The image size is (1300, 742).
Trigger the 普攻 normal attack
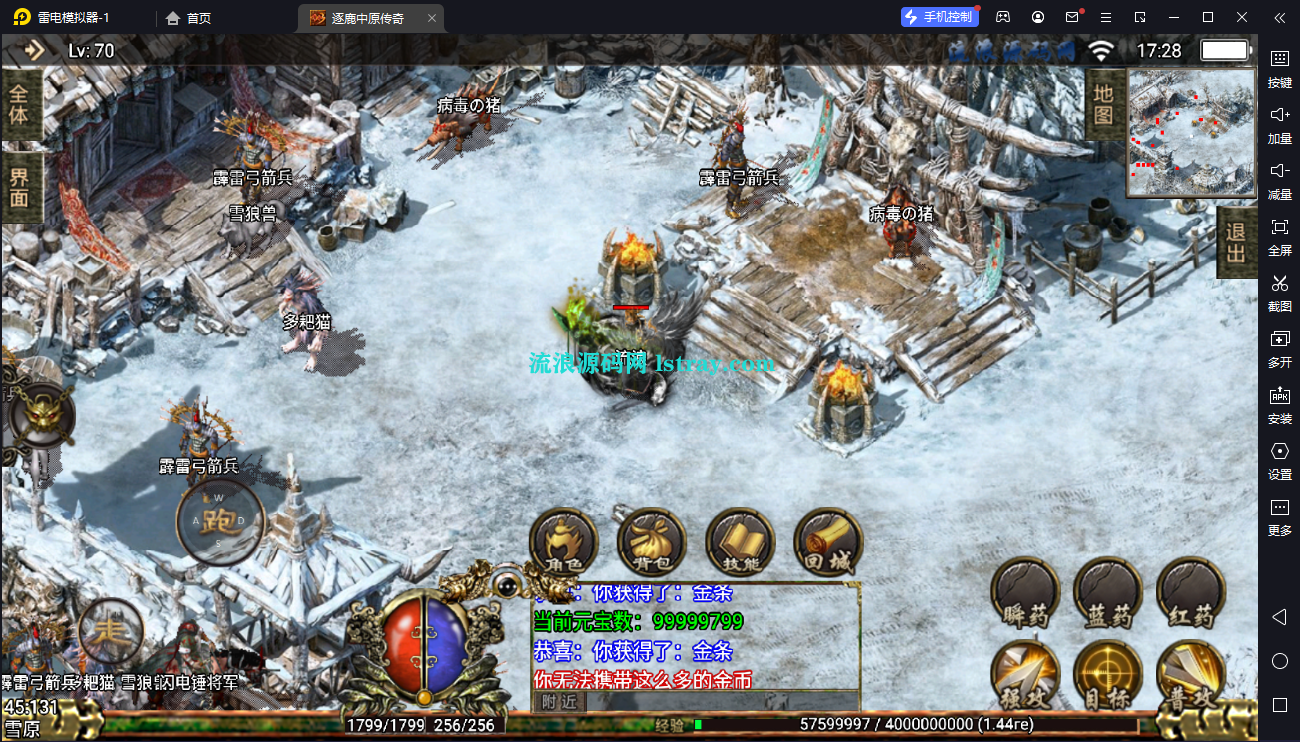coord(1191,675)
